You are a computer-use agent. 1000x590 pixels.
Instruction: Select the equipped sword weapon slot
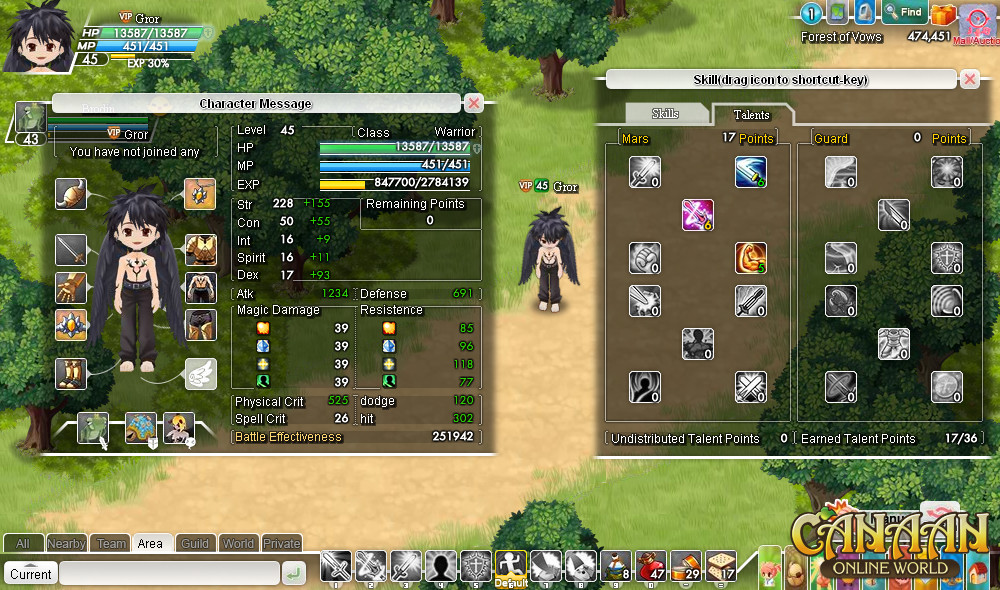click(71, 248)
